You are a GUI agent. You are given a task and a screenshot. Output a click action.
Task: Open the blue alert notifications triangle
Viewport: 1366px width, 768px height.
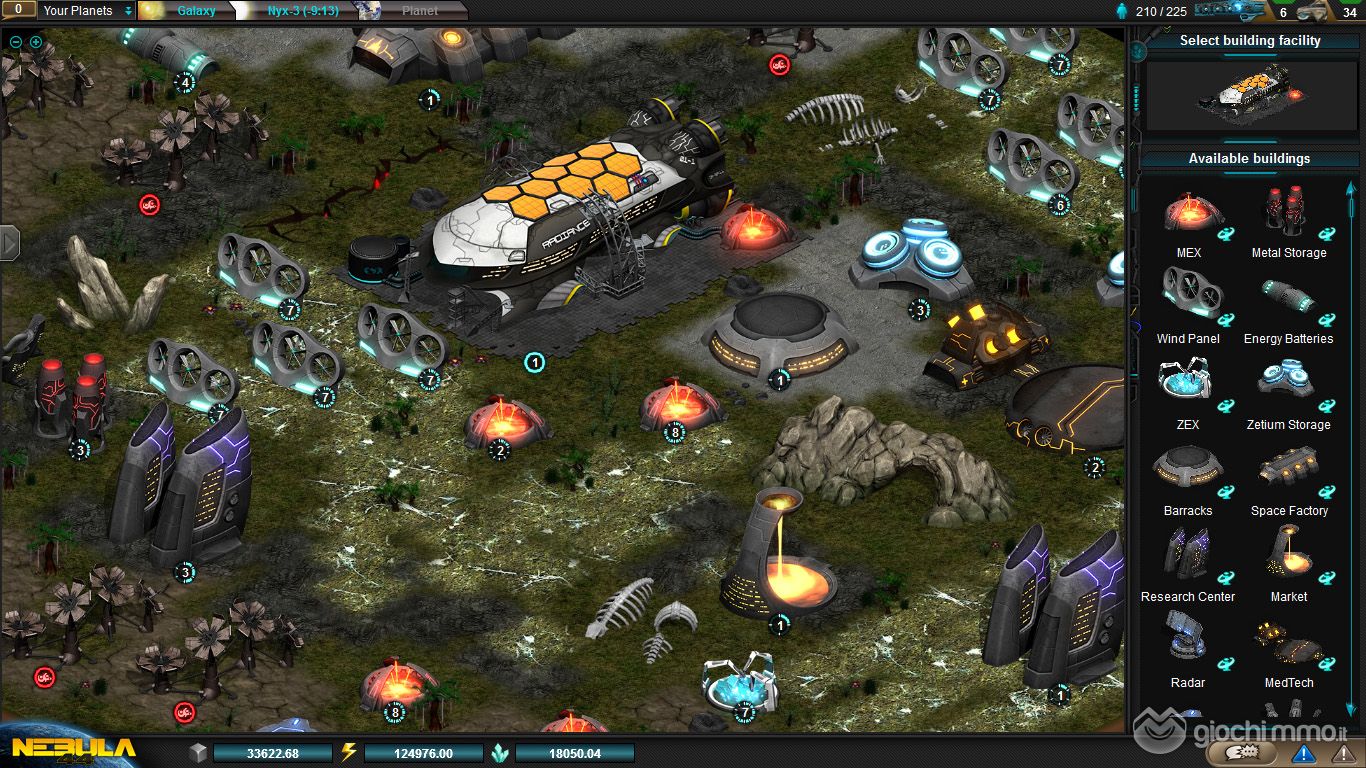click(x=1304, y=753)
